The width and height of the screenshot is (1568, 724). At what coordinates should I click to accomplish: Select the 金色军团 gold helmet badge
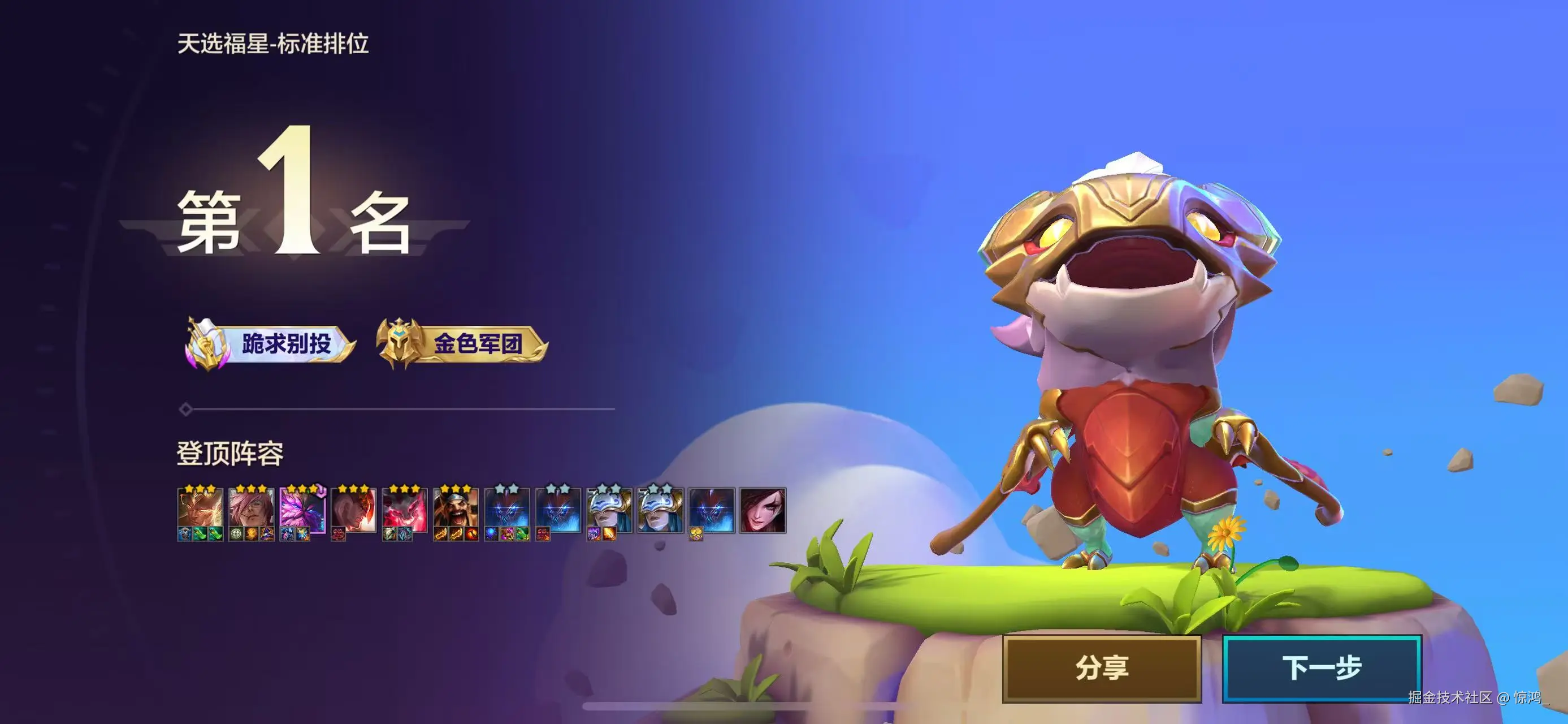click(462, 344)
